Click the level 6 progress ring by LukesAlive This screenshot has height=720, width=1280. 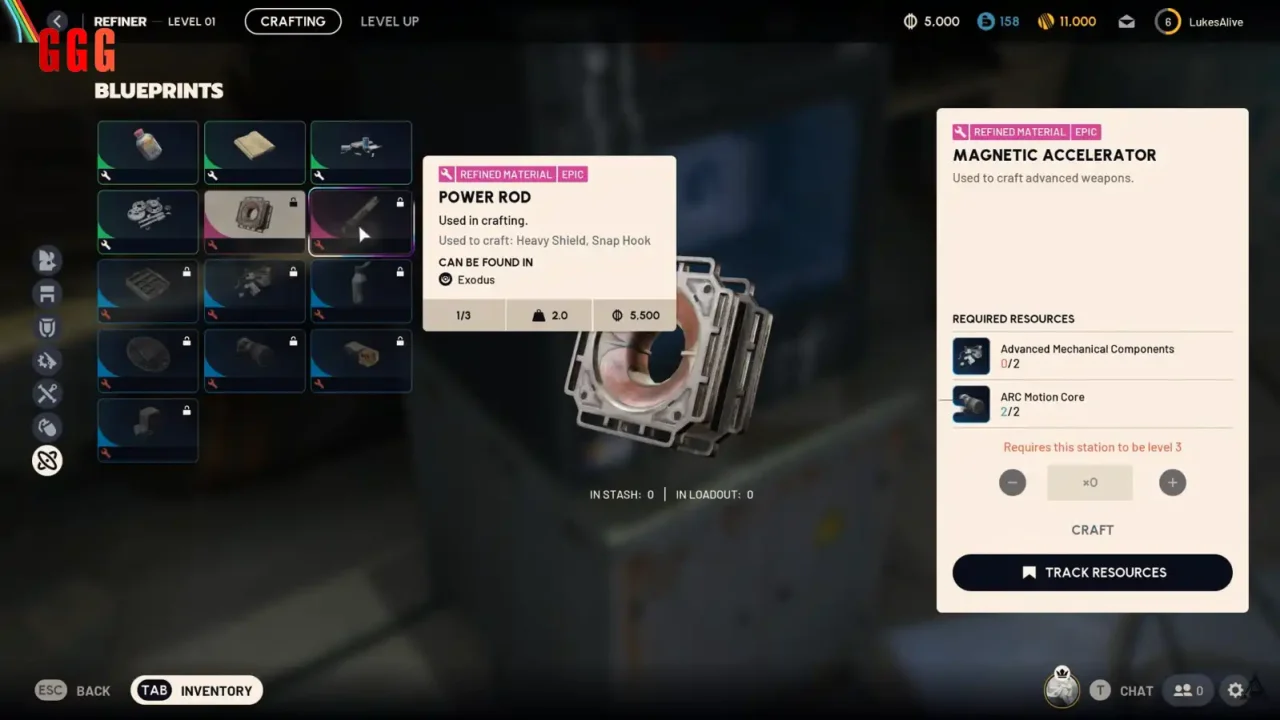1167,20
